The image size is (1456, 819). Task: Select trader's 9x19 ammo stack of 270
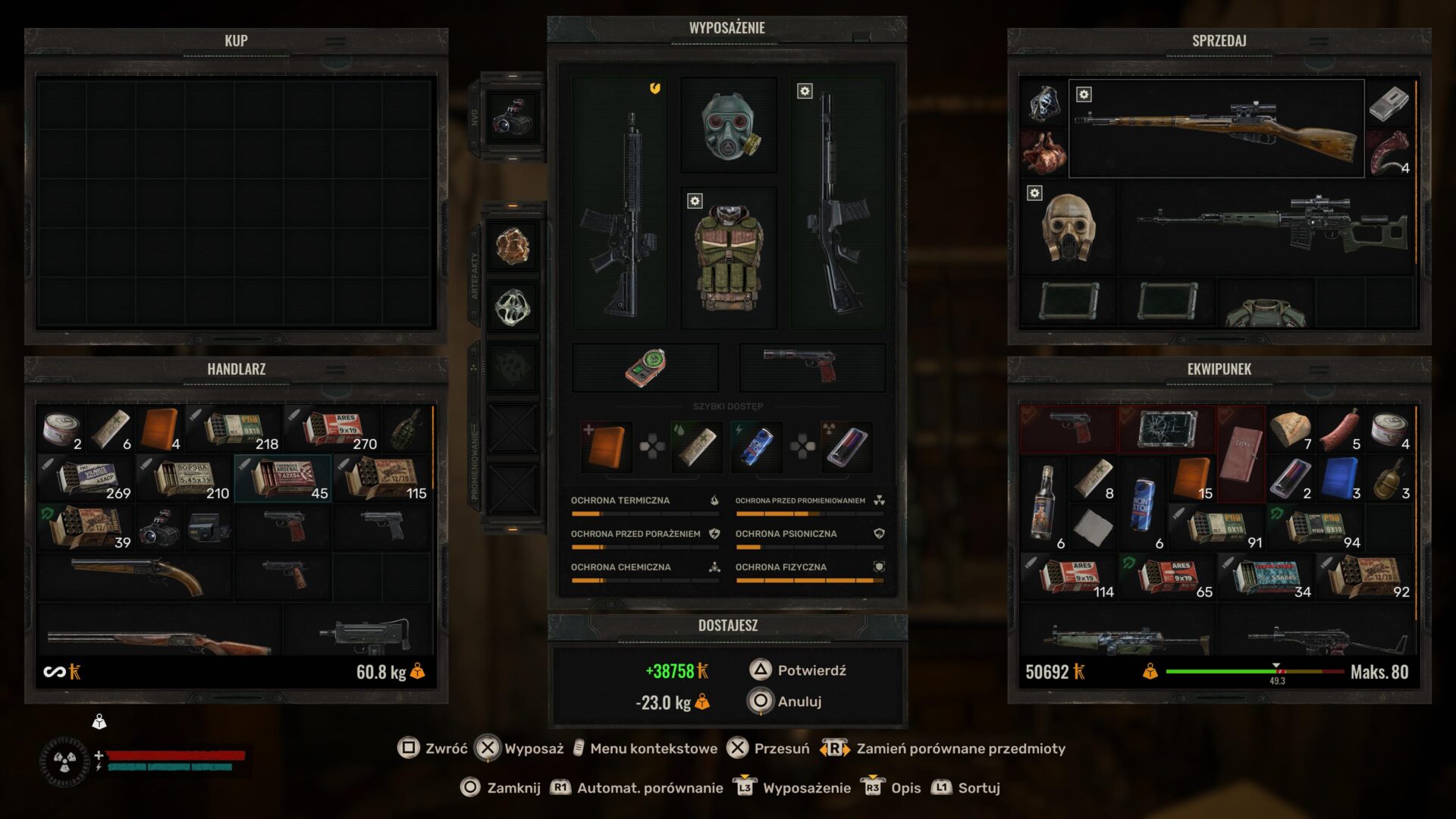click(x=332, y=430)
